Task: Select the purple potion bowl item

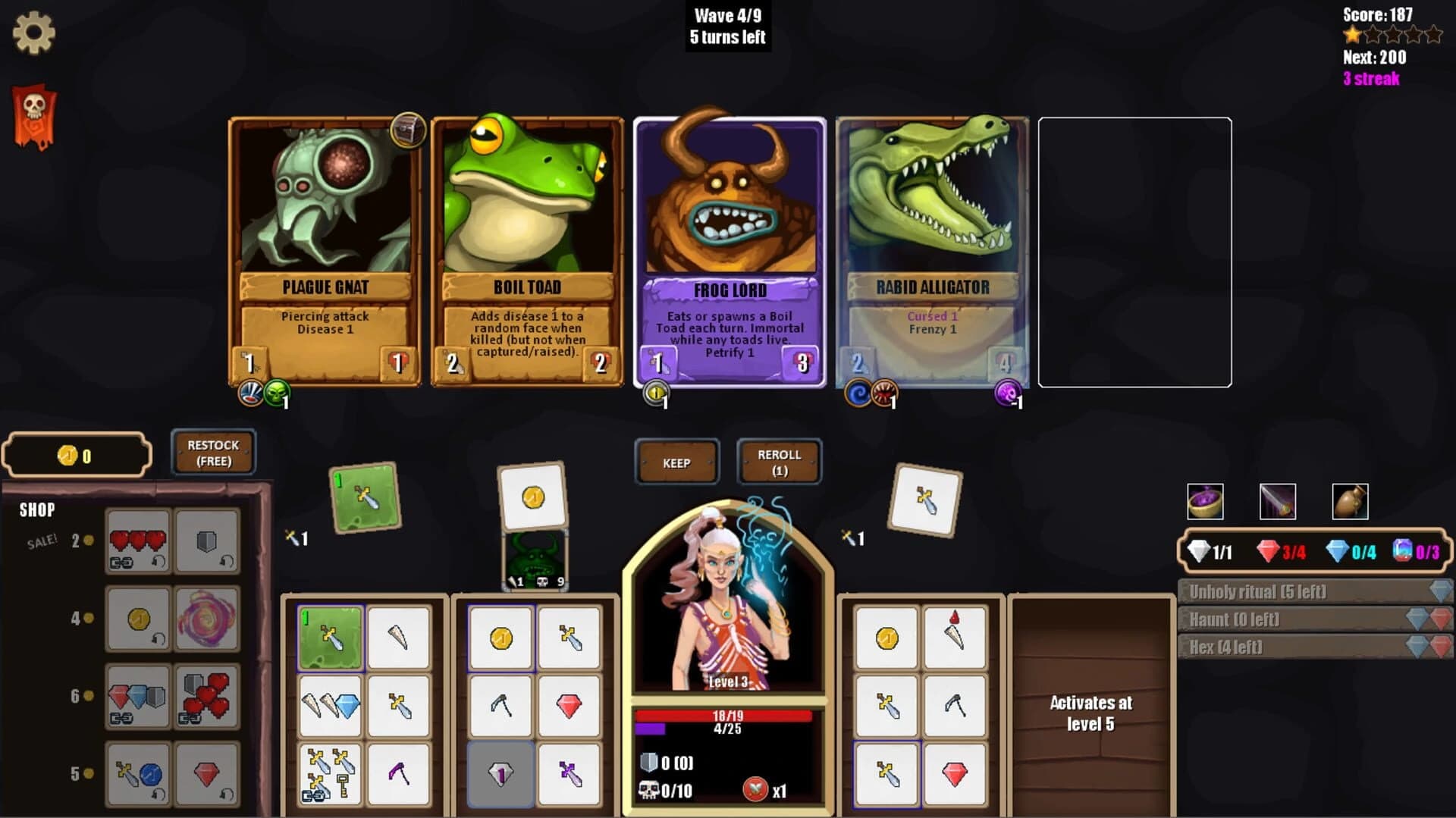Action: [1206, 501]
